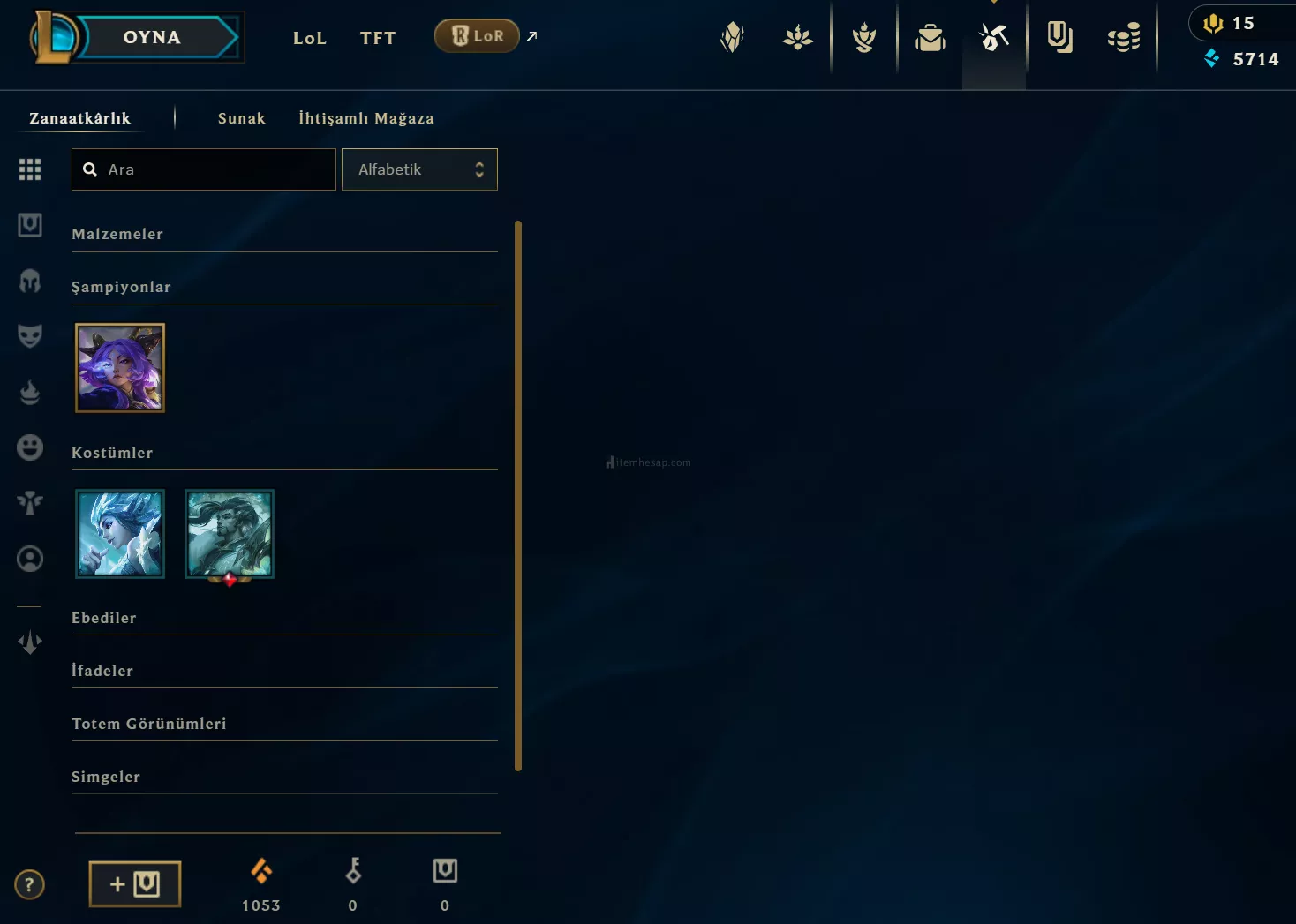1296x924 pixels.
Task: Click the add chest plus button
Action: click(x=135, y=884)
